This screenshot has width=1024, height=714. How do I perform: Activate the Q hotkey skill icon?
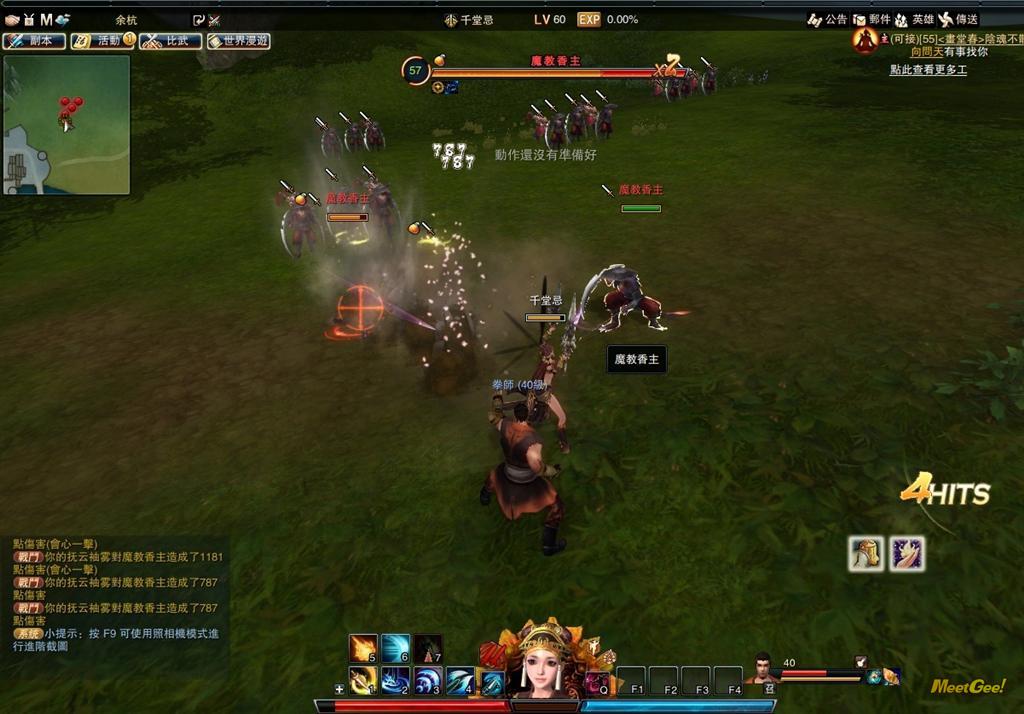click(x=597, y=682)
